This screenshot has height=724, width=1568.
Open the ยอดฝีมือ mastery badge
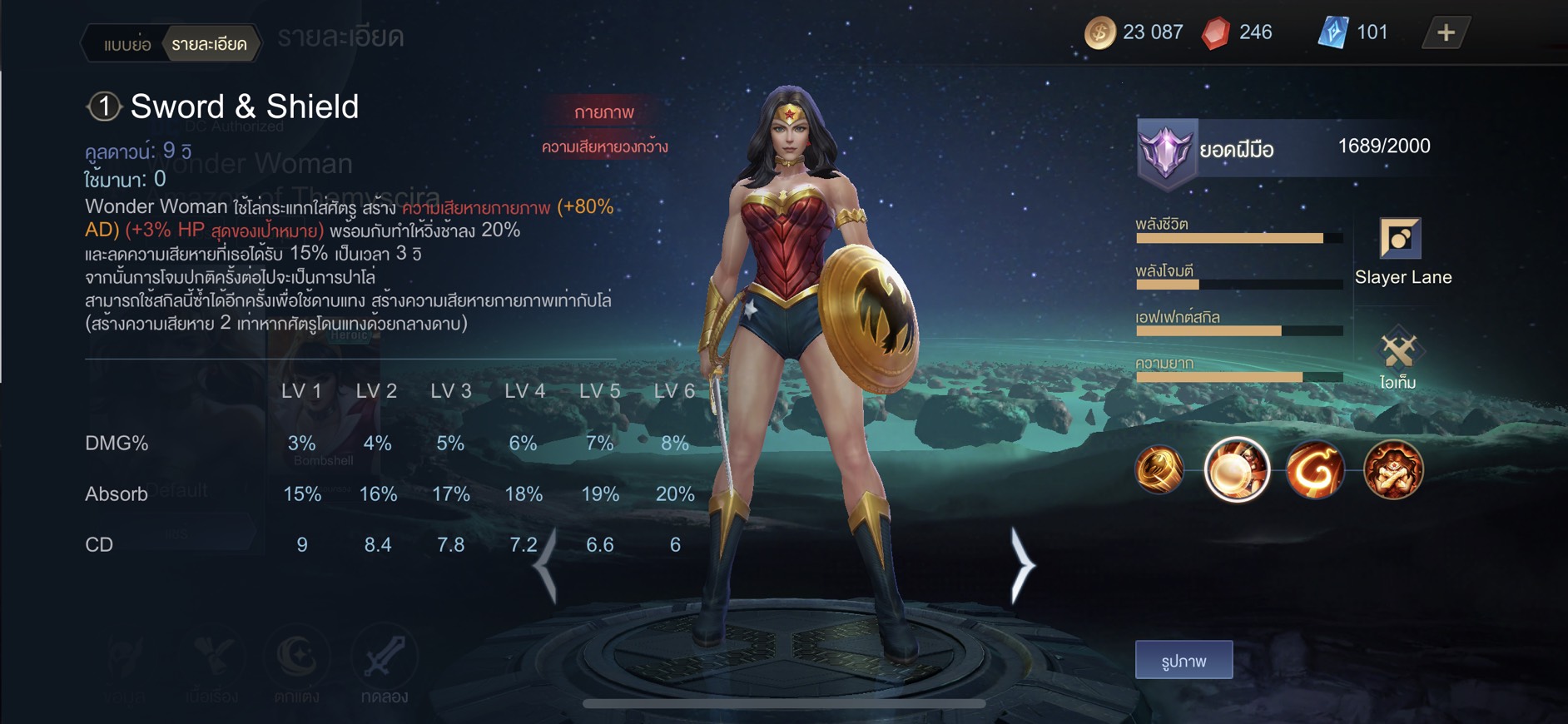[1167, 150]
